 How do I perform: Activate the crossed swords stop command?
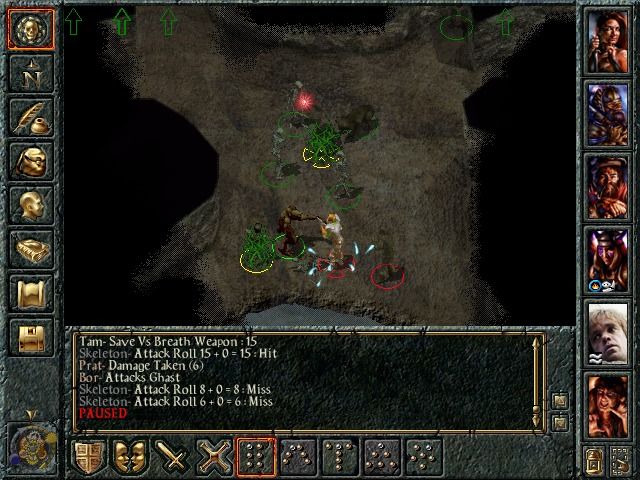[217, 458]
